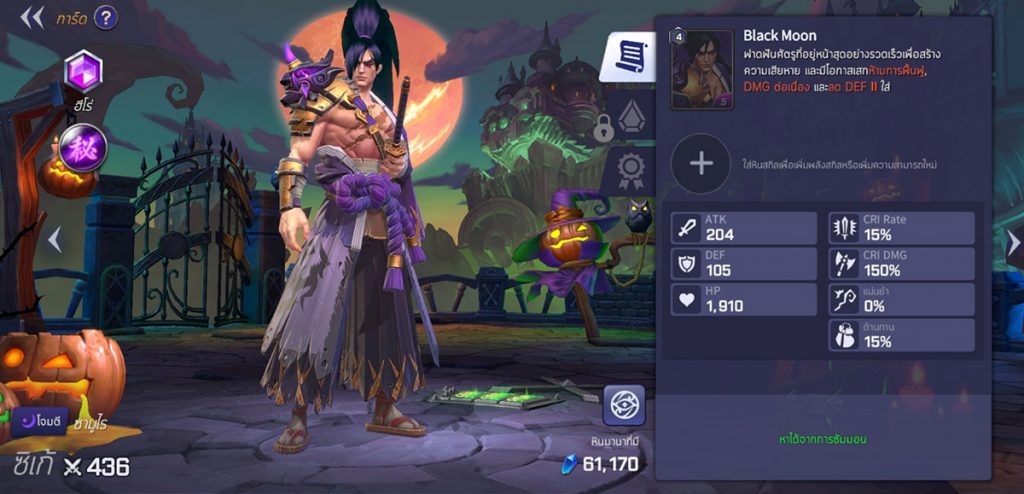Tap the CRI Rate 15% stat row

901,228
